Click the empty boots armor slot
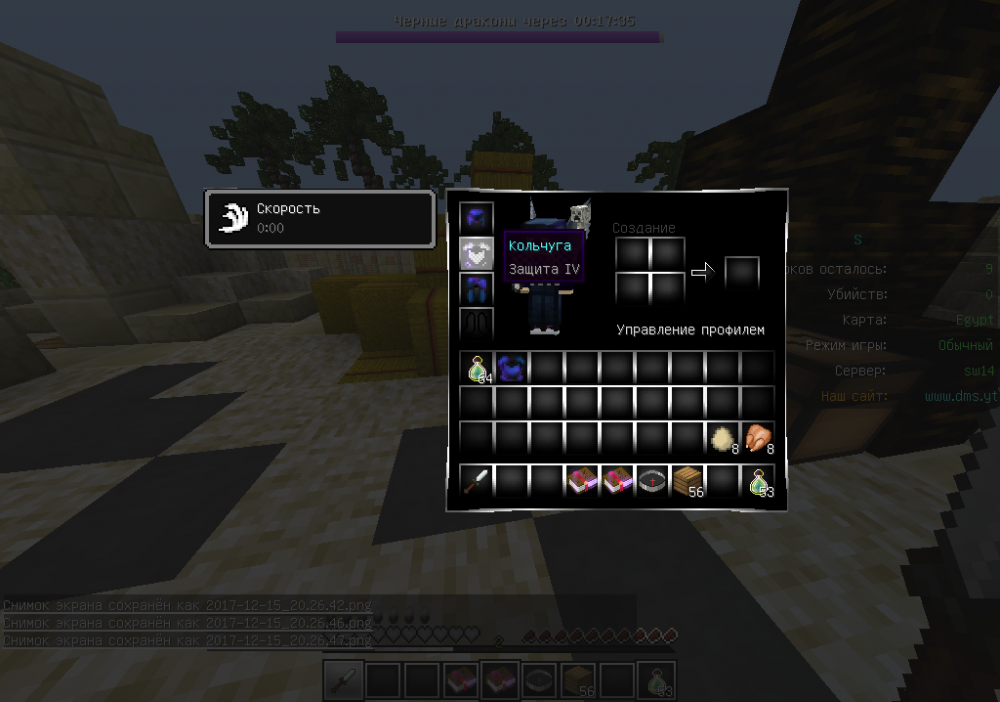 [x=476, y=325]
